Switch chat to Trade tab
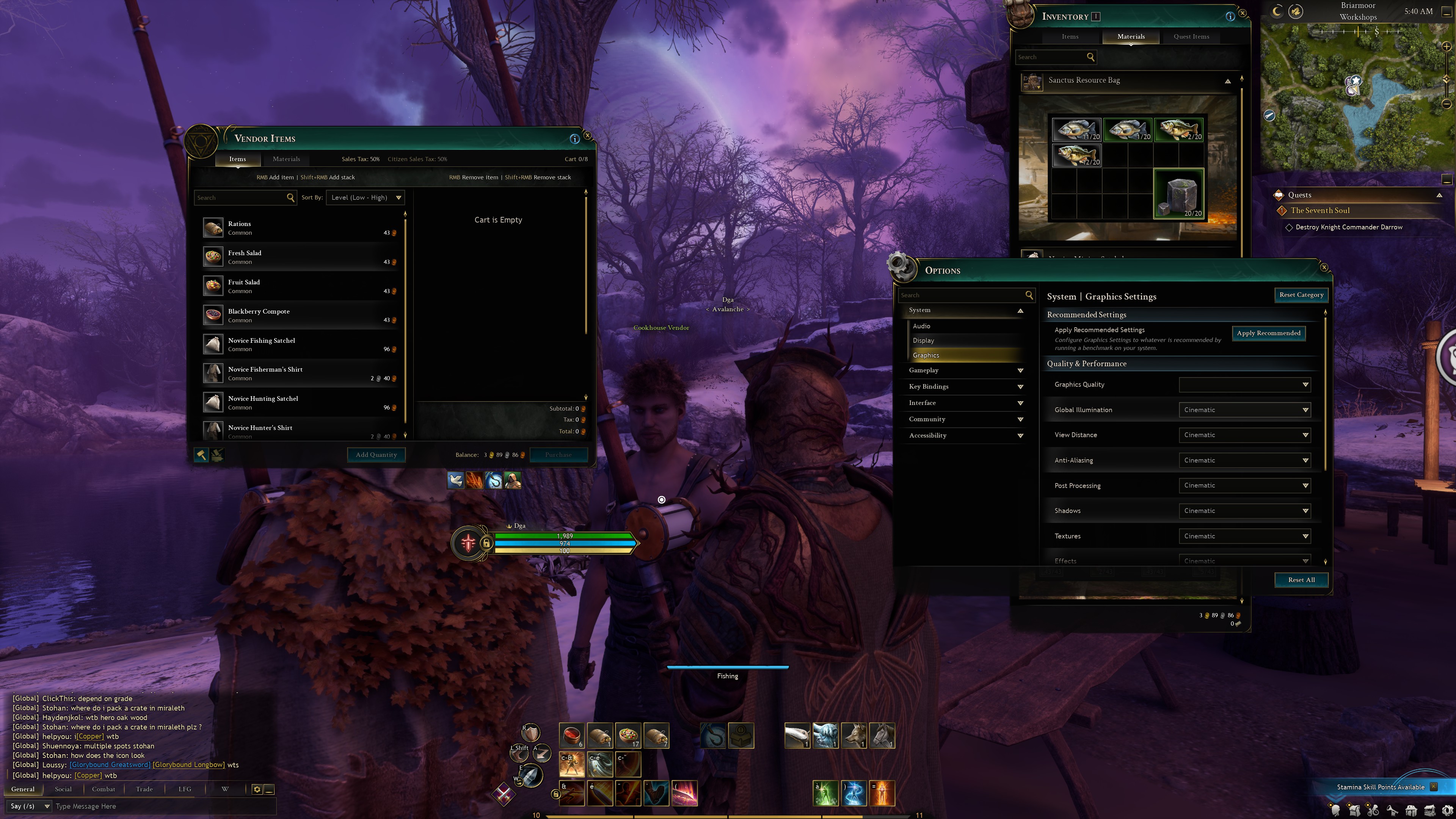The height and width of the screenshot is (819, 1456). pyautogui.click(x=144, y=789)
